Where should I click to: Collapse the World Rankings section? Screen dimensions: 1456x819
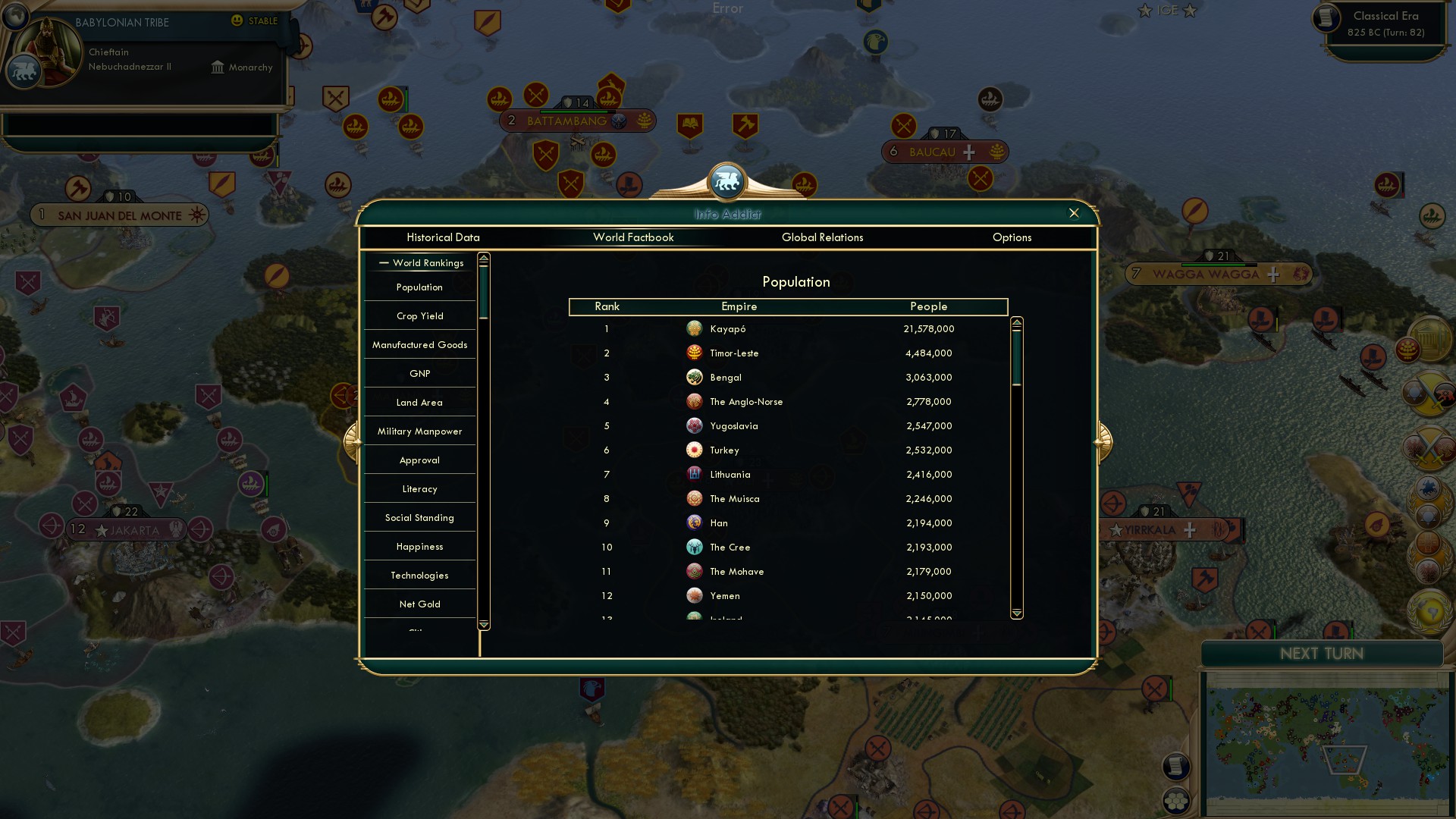point(382,262)
